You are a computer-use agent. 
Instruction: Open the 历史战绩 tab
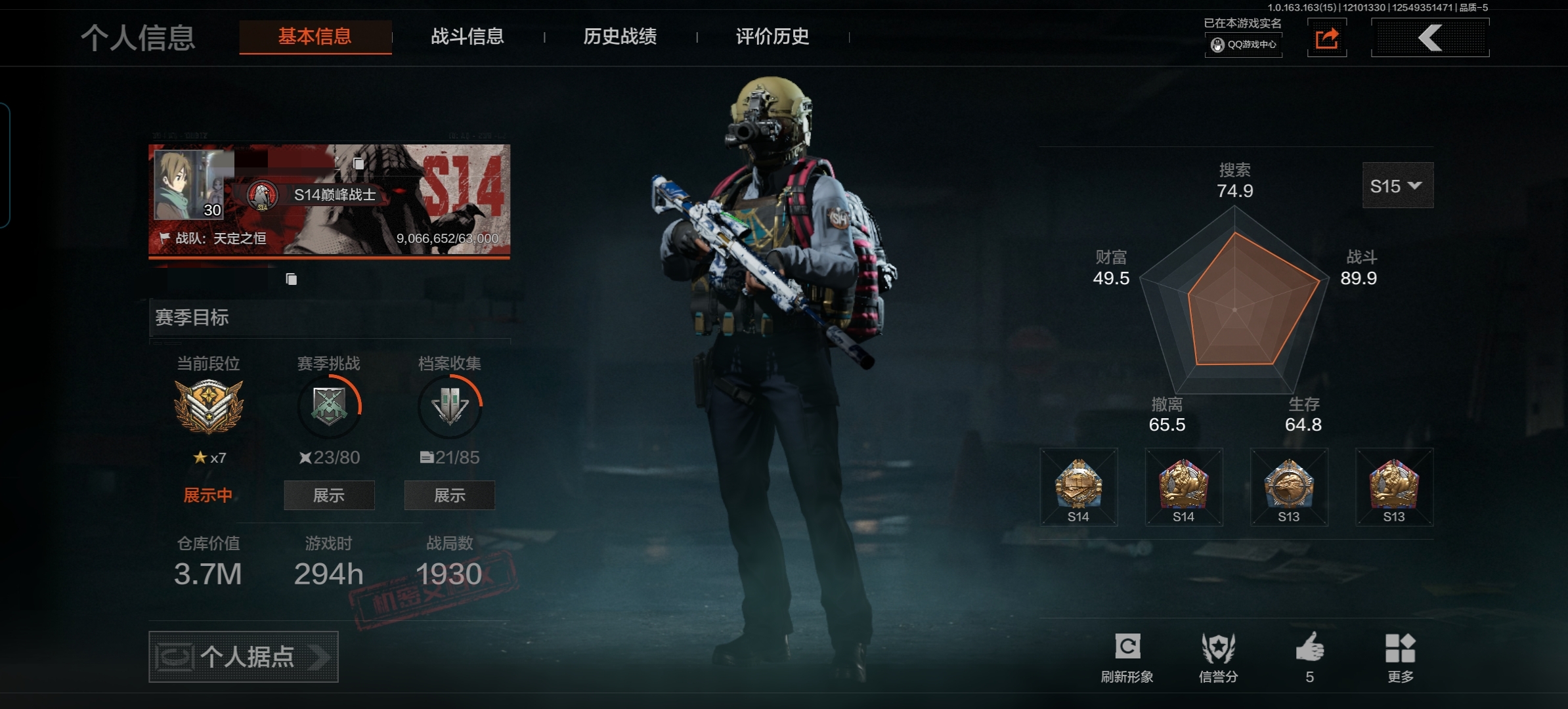(620, 37)
